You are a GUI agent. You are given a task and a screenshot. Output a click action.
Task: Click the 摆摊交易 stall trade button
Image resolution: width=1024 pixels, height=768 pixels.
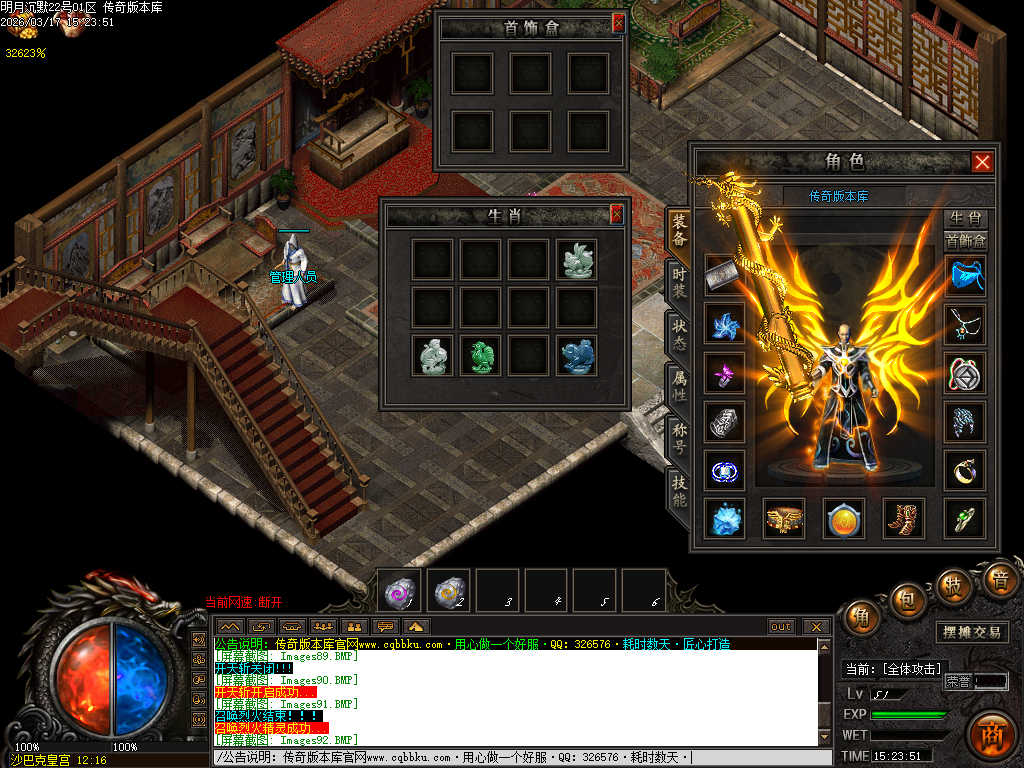(x=973, y=632)
